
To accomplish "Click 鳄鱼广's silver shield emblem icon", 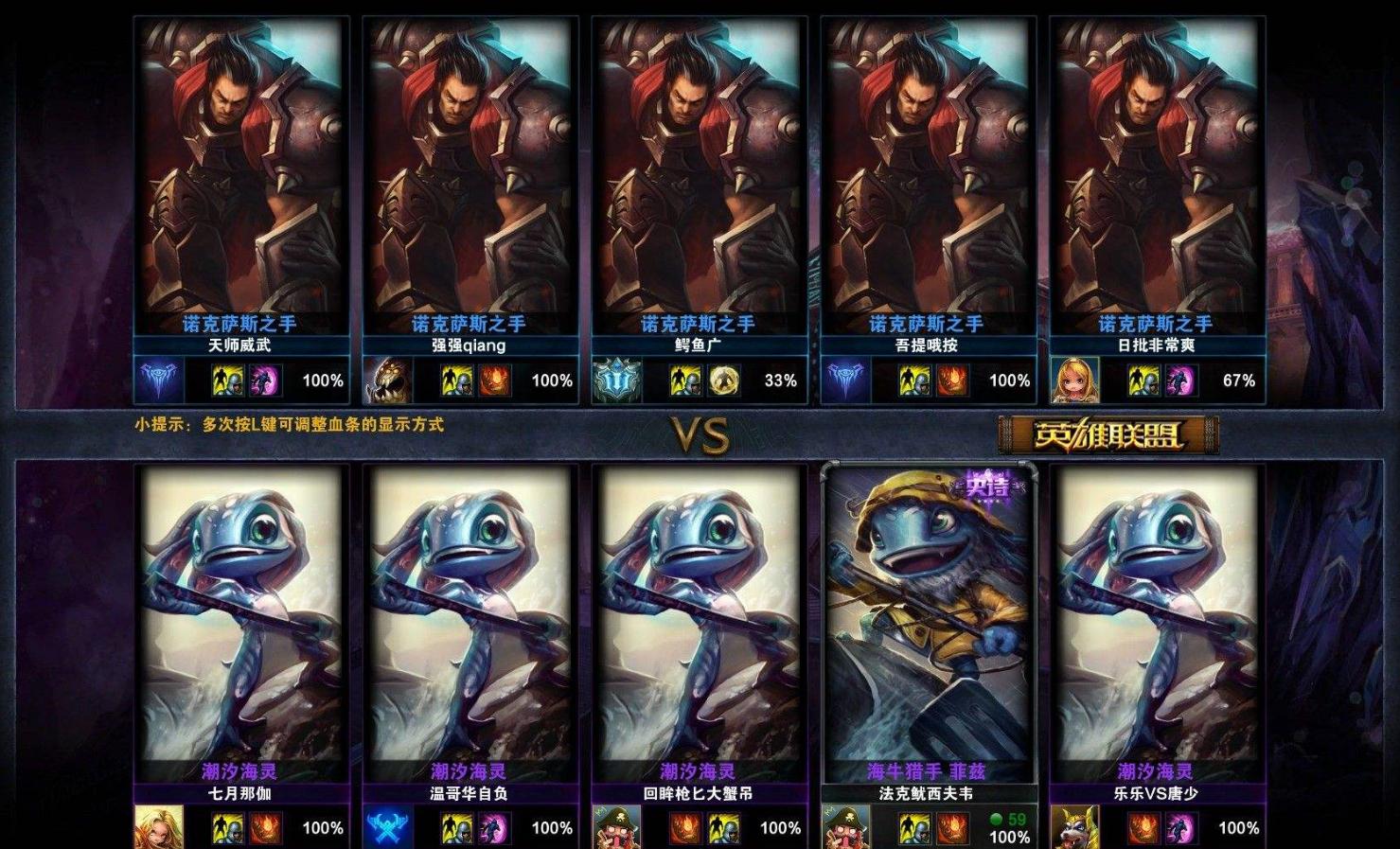I will coord(616,380).
